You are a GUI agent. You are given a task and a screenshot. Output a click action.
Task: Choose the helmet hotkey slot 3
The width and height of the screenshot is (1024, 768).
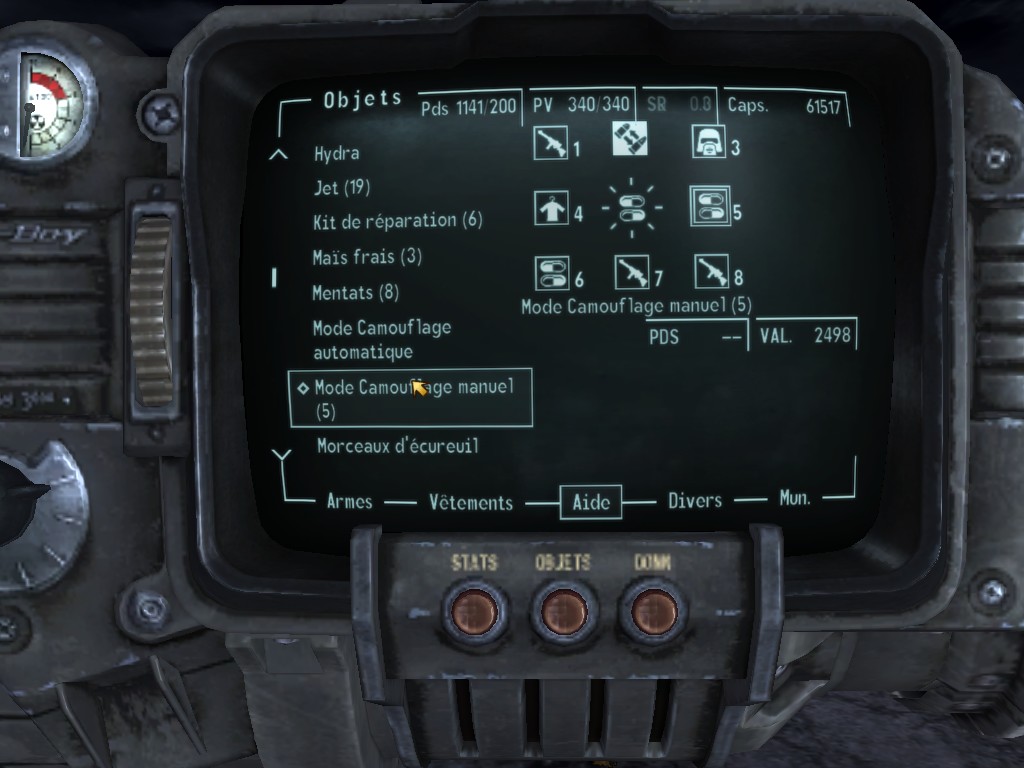point(709,143)
